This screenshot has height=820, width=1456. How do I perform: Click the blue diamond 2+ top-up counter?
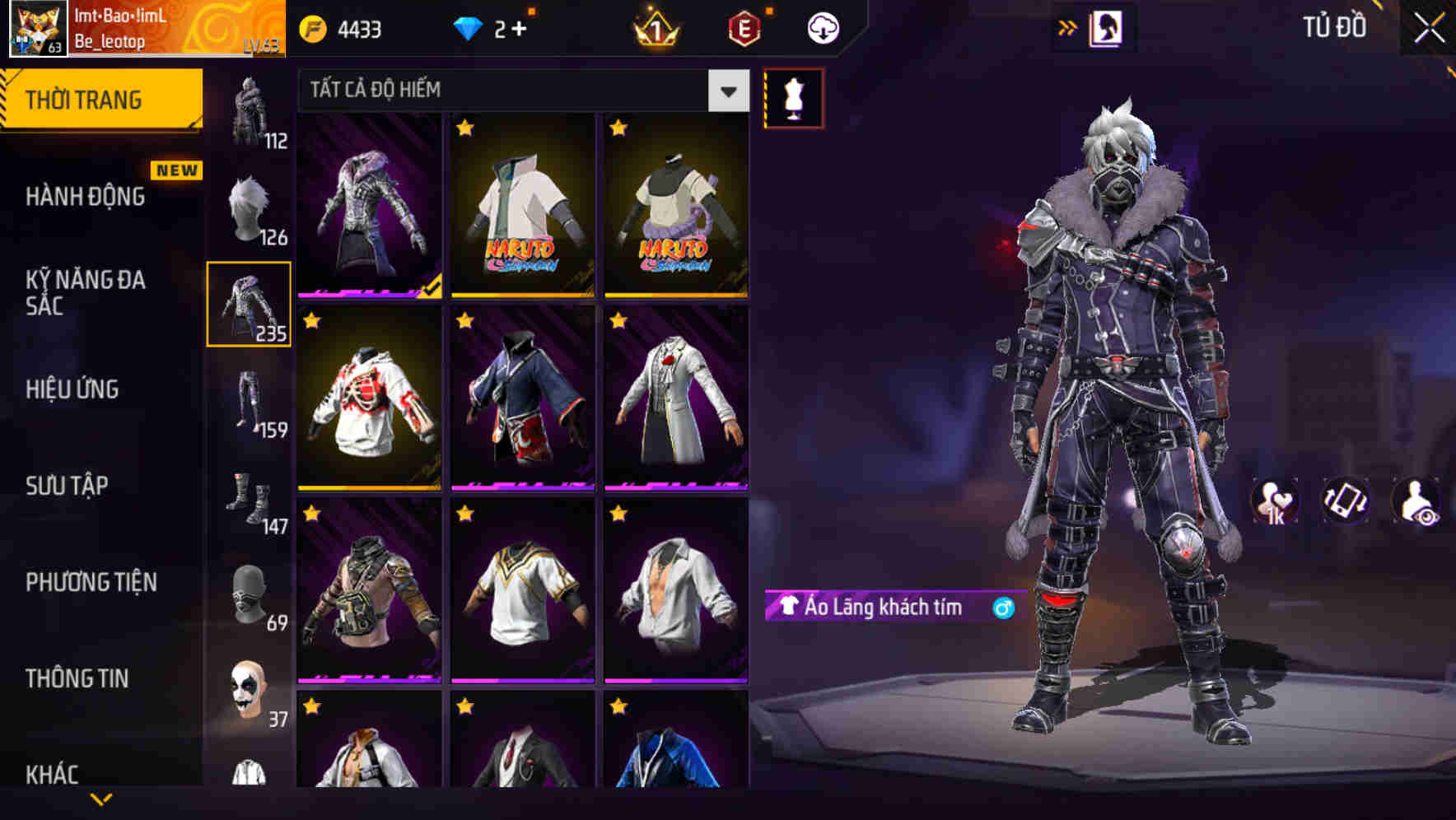[x=471, y=26]
